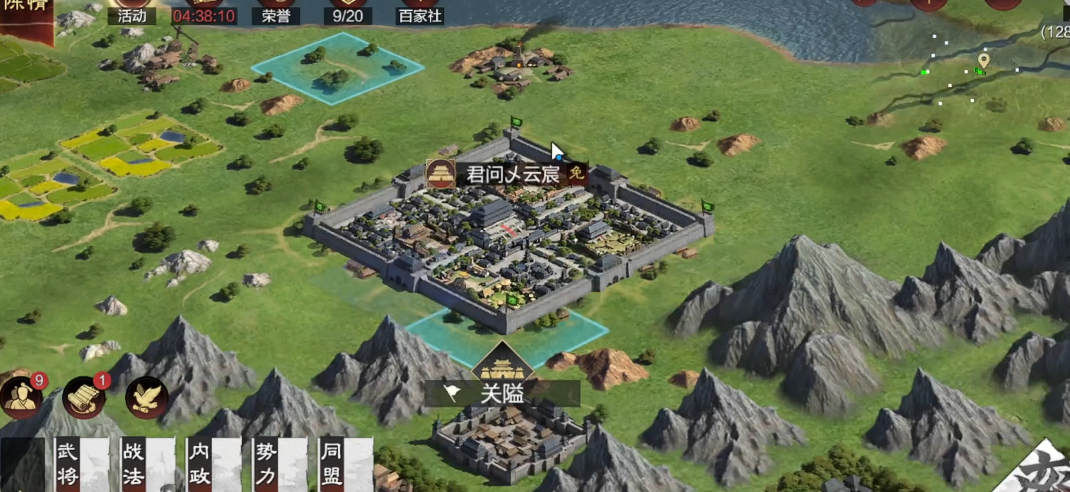Click the 9/20 progress icon
The width and height of the screenshot is (1070, 492).
coord(347,14)
